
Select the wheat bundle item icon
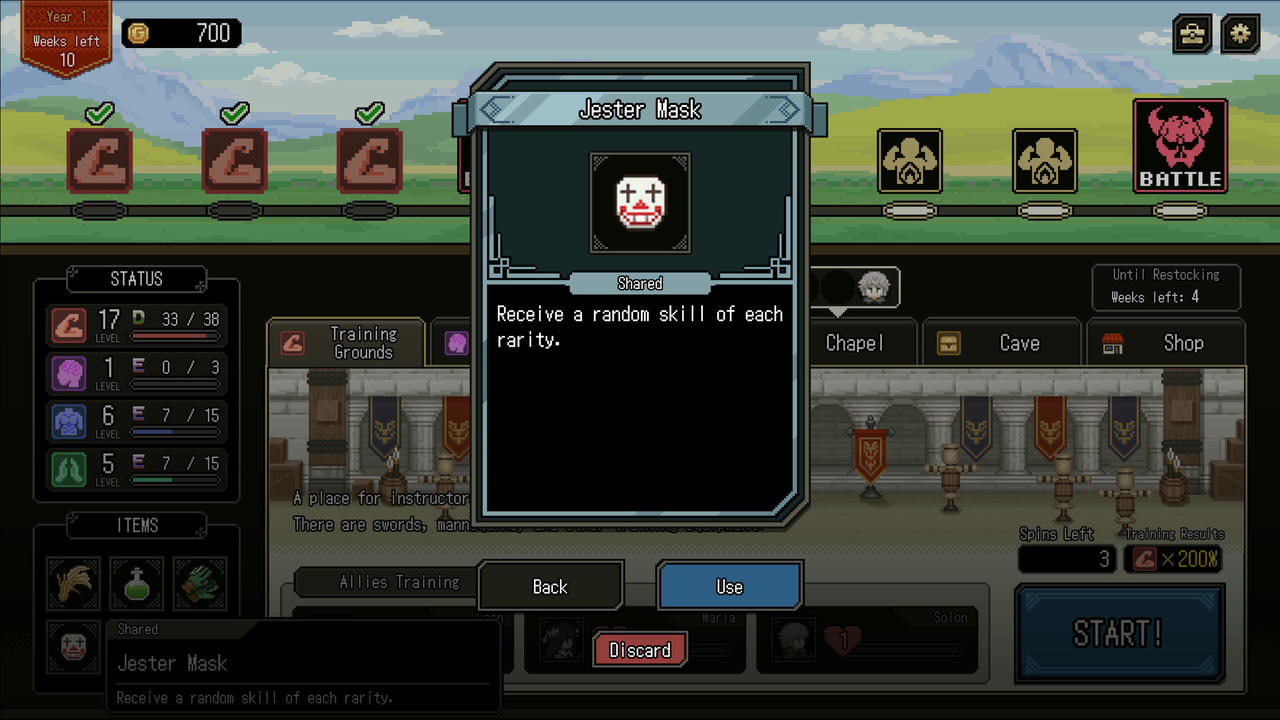coord(72,583)
